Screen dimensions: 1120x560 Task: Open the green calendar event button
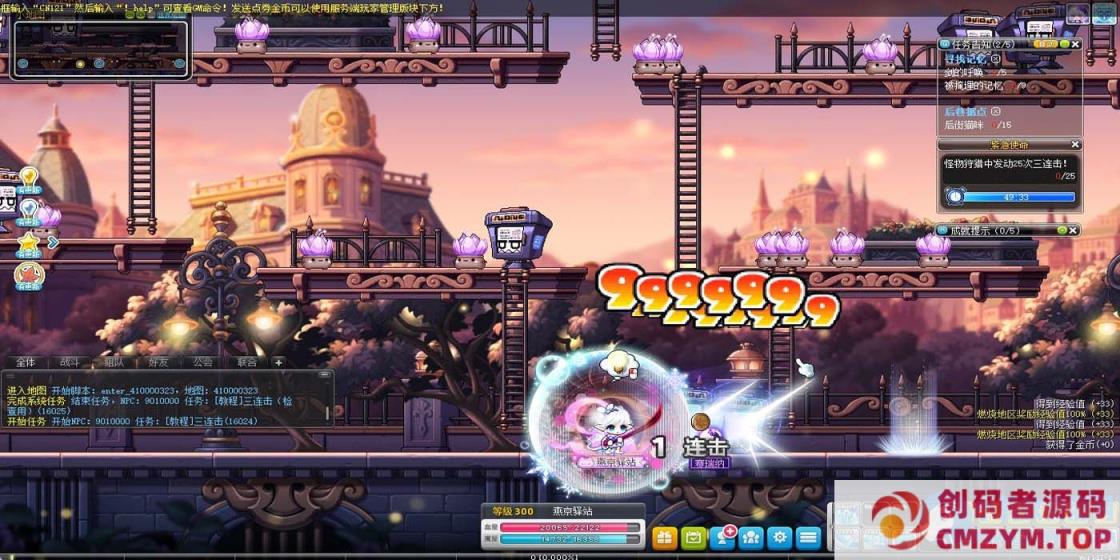693,537
